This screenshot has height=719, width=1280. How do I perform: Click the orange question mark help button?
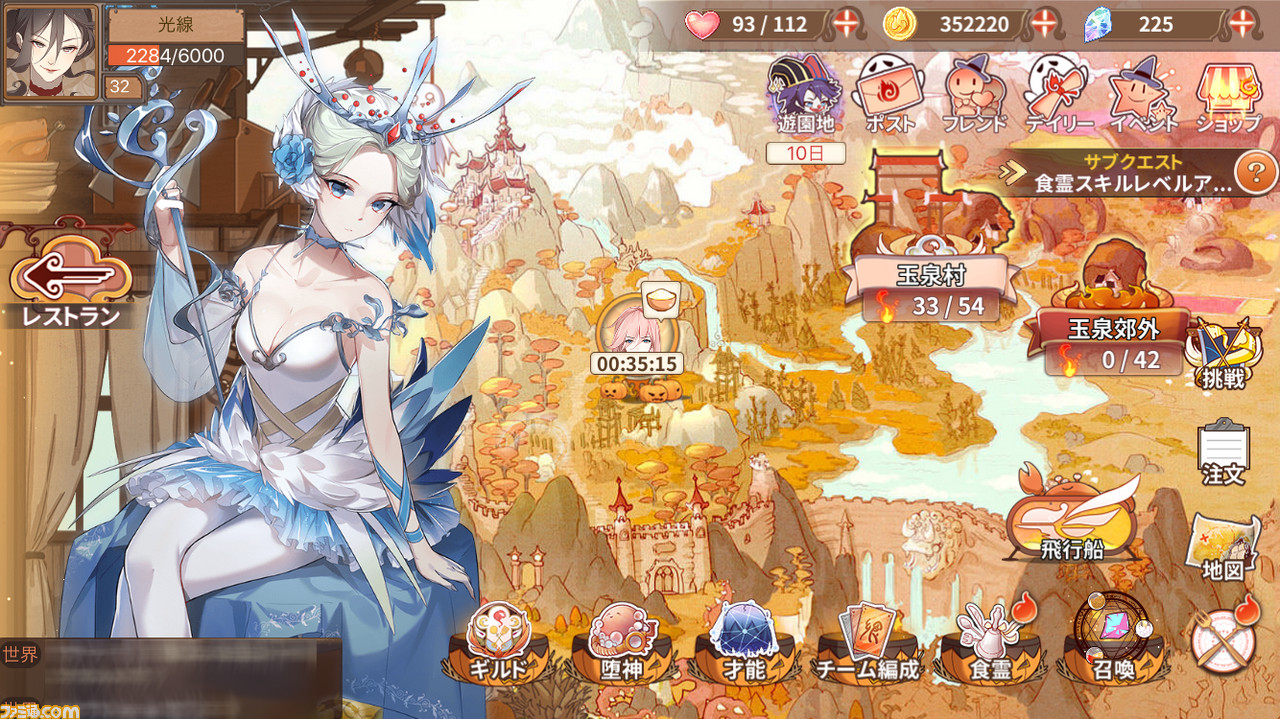[x=1254, y=174]
